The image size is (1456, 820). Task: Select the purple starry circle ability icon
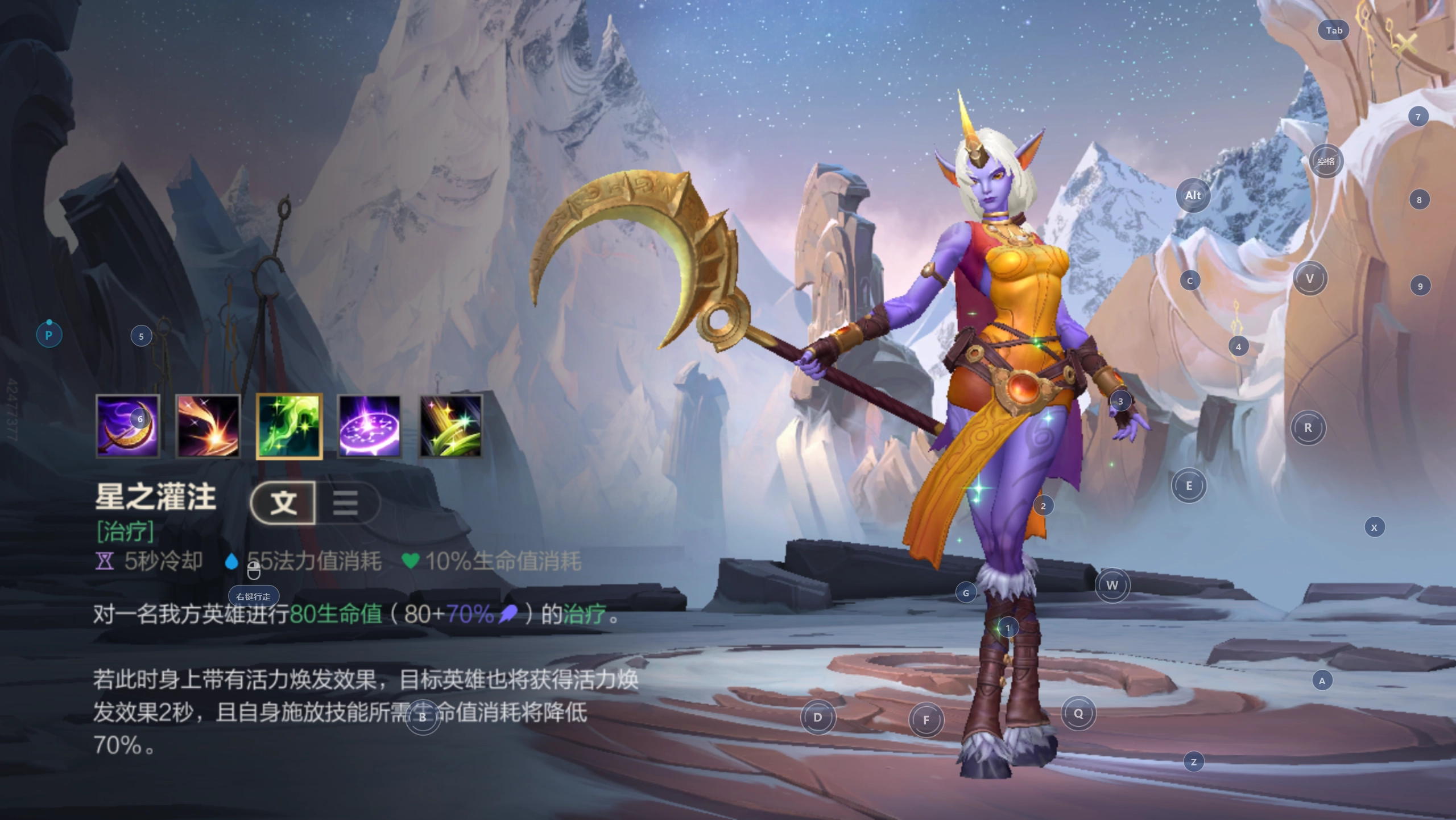[370, 426]
